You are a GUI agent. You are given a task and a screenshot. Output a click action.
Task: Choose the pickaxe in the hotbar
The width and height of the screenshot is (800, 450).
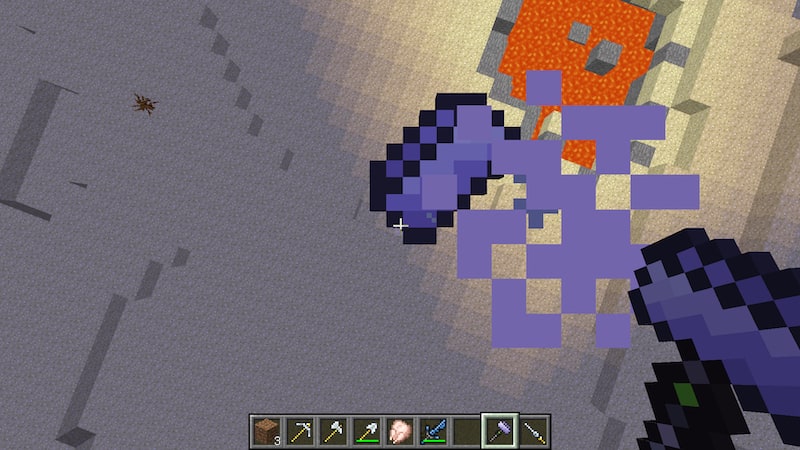pyautogui.click(x=299, y=429)
